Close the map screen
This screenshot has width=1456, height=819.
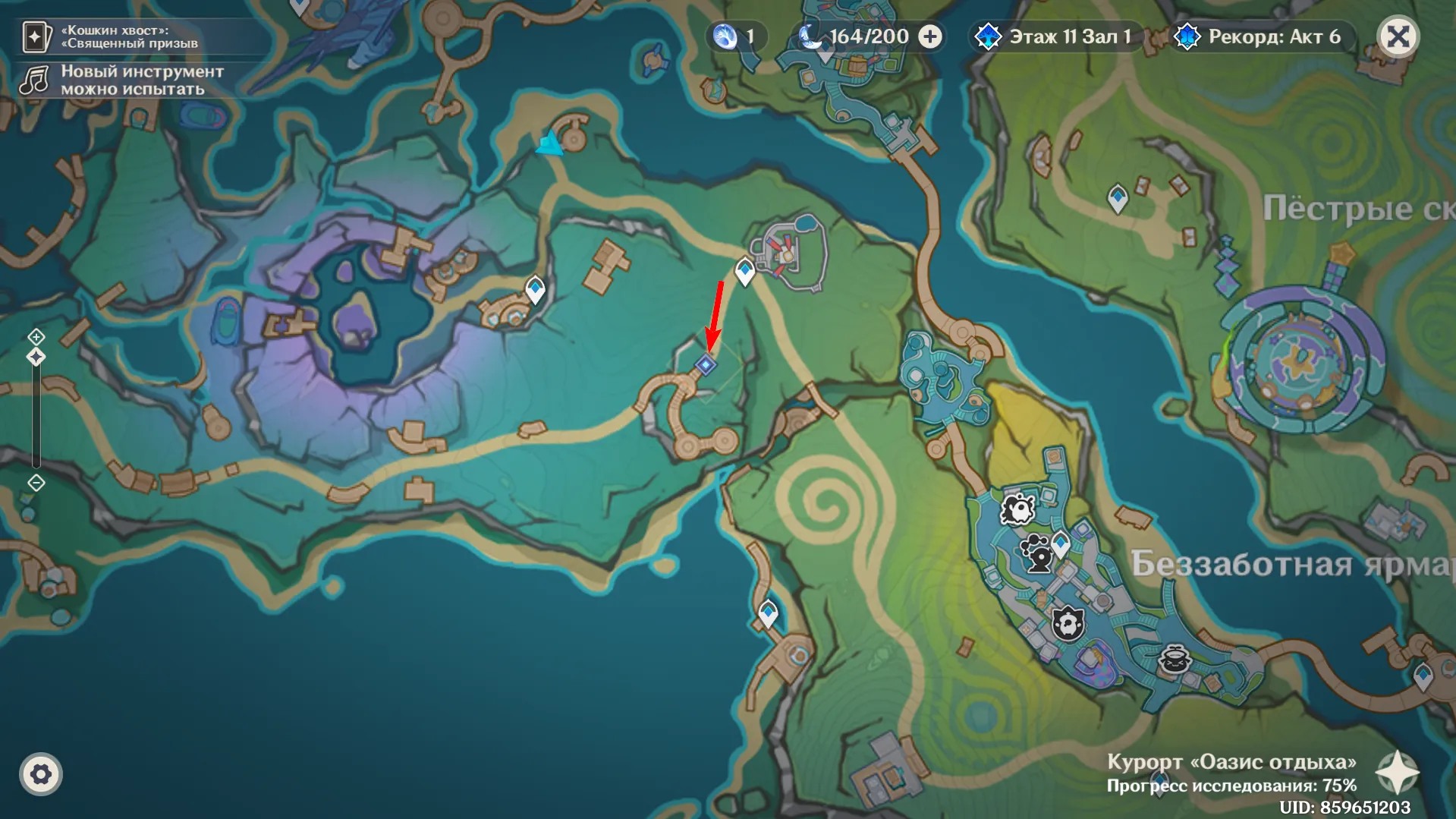click(1398, 36)
